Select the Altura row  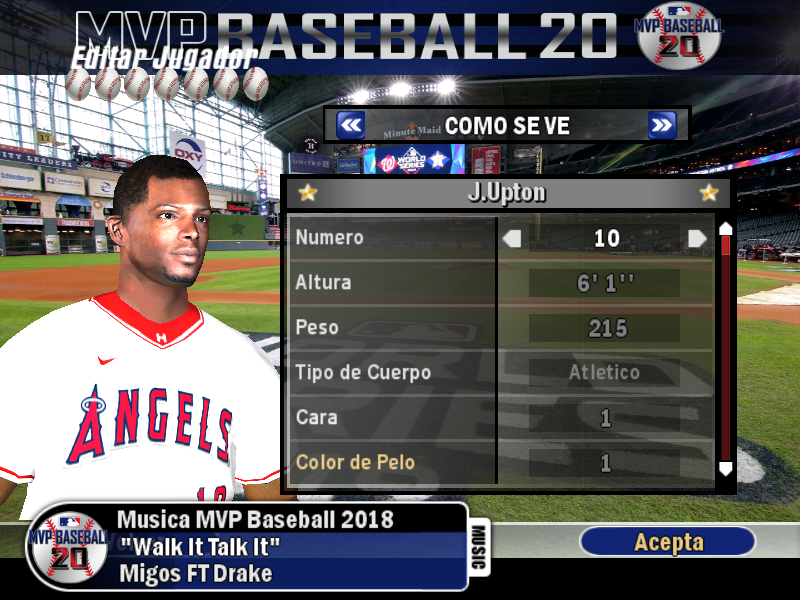click(x=392, y=283)
